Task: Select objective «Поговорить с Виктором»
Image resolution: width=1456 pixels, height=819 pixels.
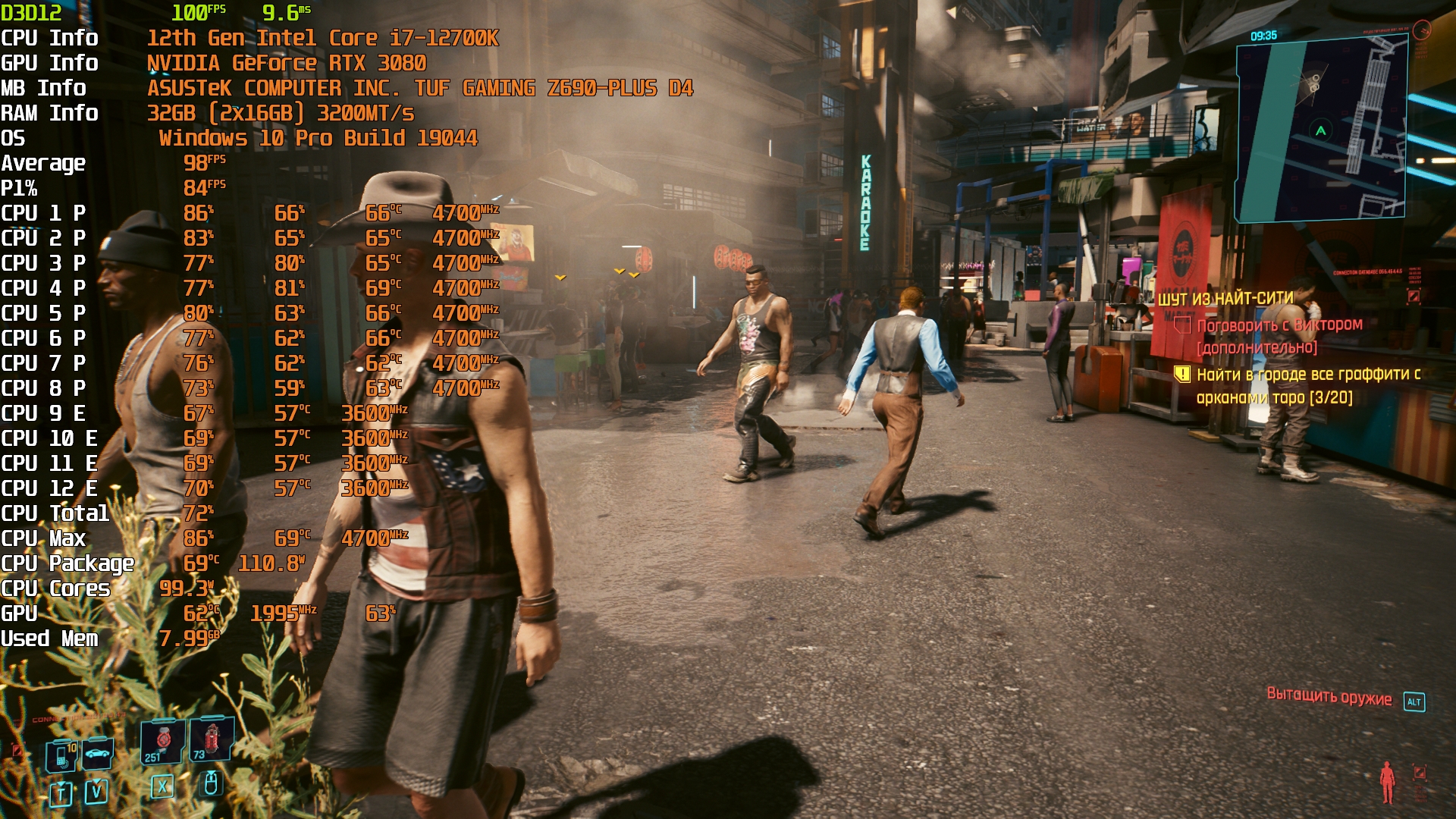Action: click(x=1279, y=325)
